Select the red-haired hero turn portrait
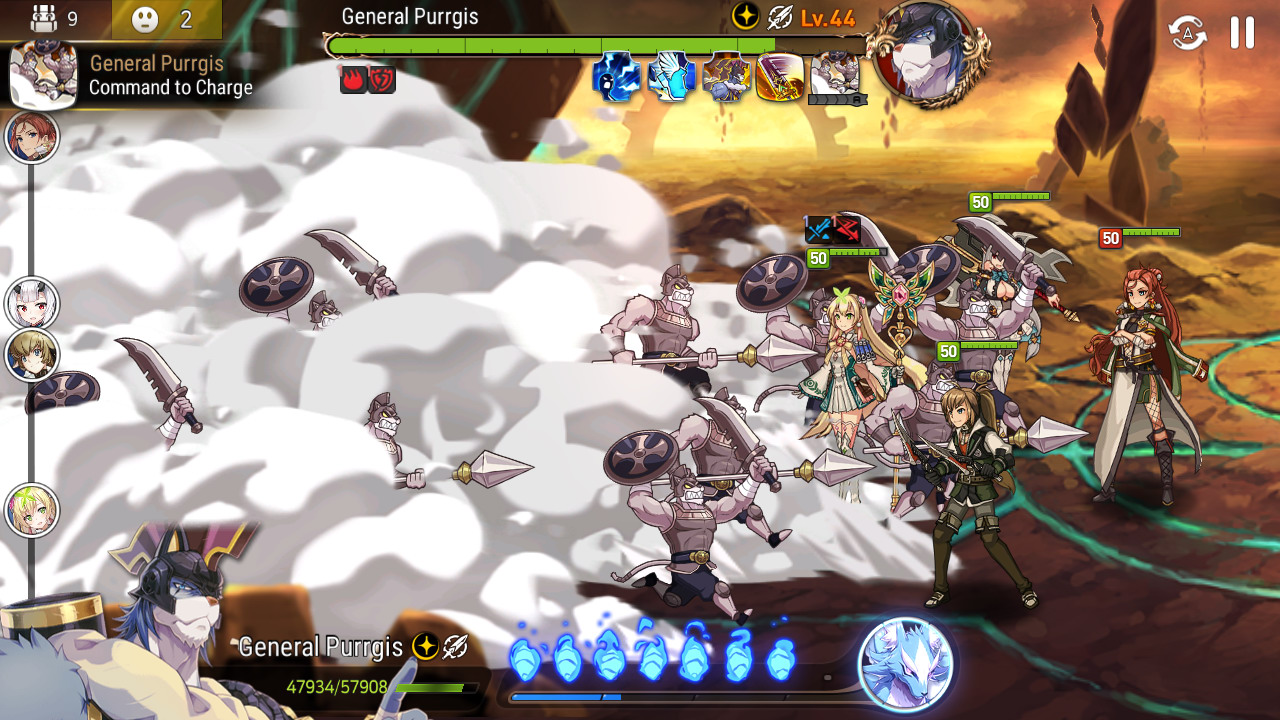The image size is (1280, 720). point(32,137)
